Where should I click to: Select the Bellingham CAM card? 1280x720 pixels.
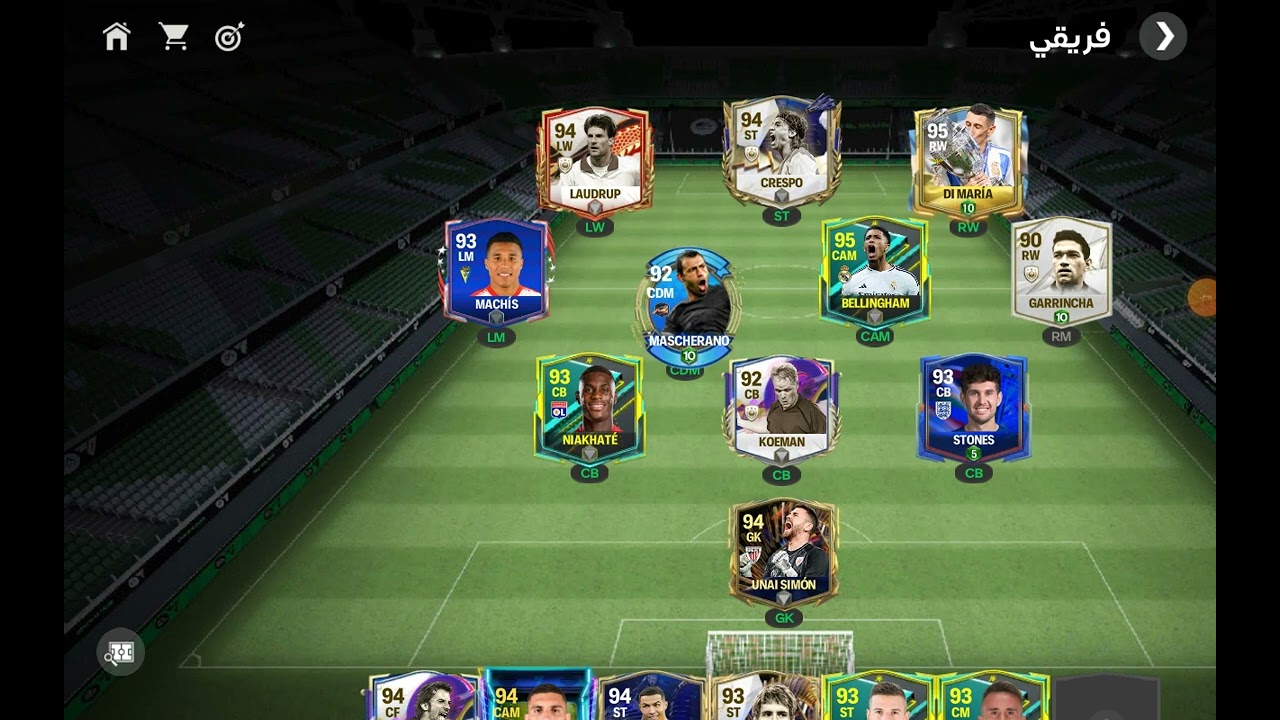pos(875,272)
